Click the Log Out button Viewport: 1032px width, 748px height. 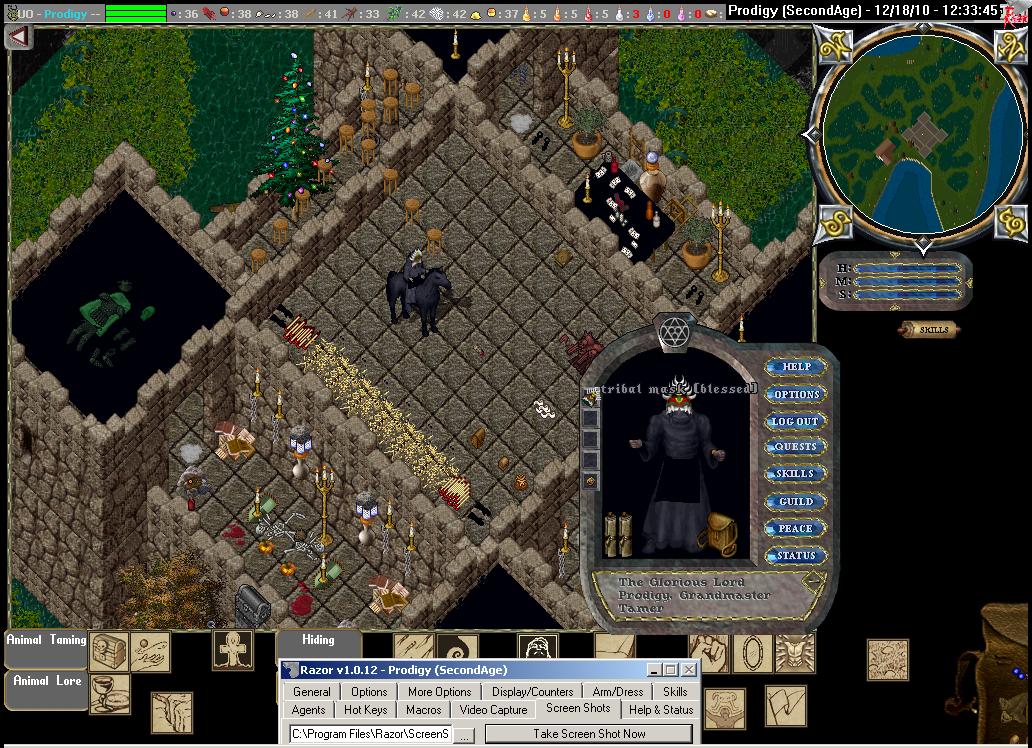pos(796,421)
